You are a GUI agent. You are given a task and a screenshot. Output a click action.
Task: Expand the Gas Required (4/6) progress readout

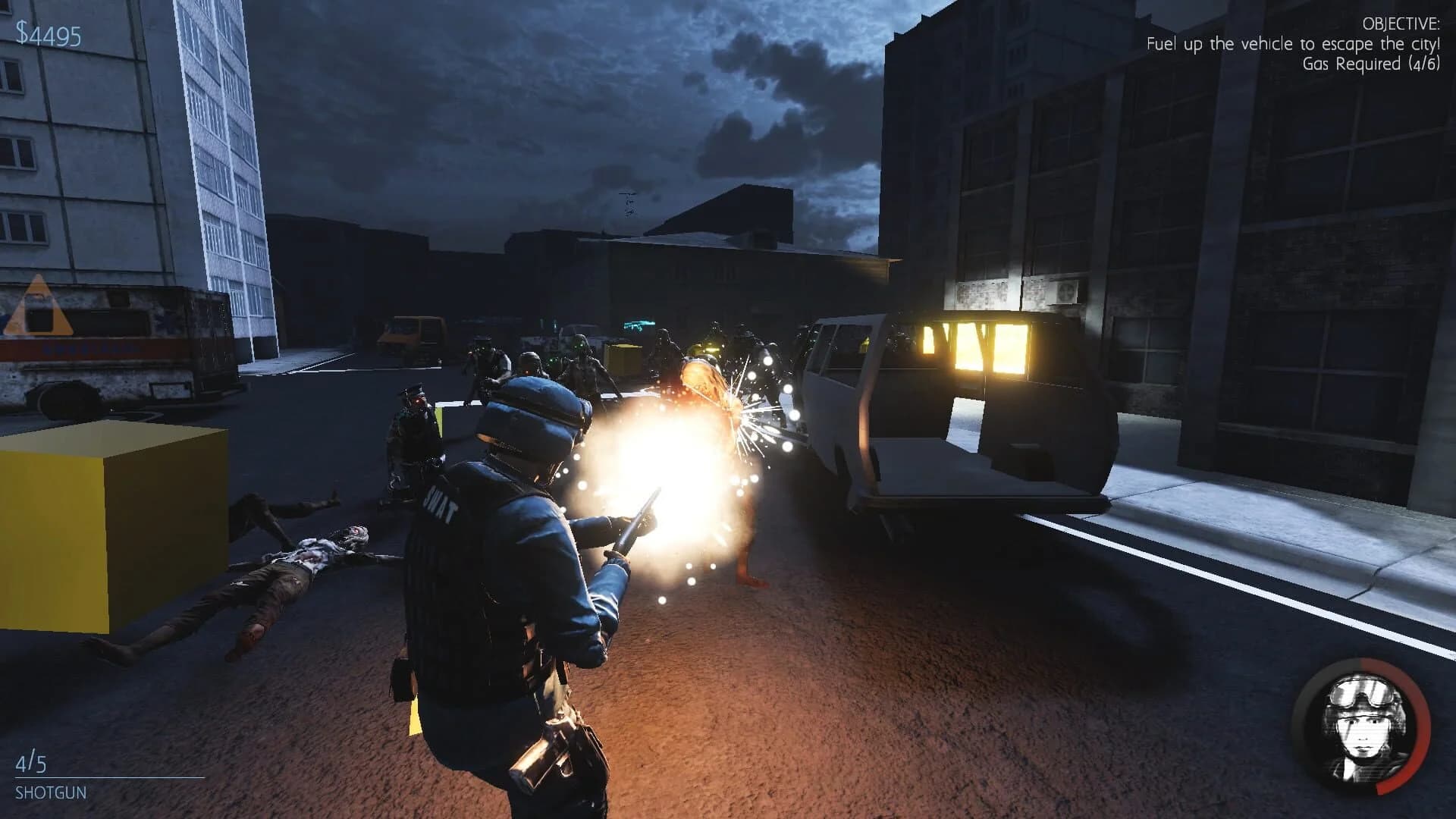point(1374,68)
